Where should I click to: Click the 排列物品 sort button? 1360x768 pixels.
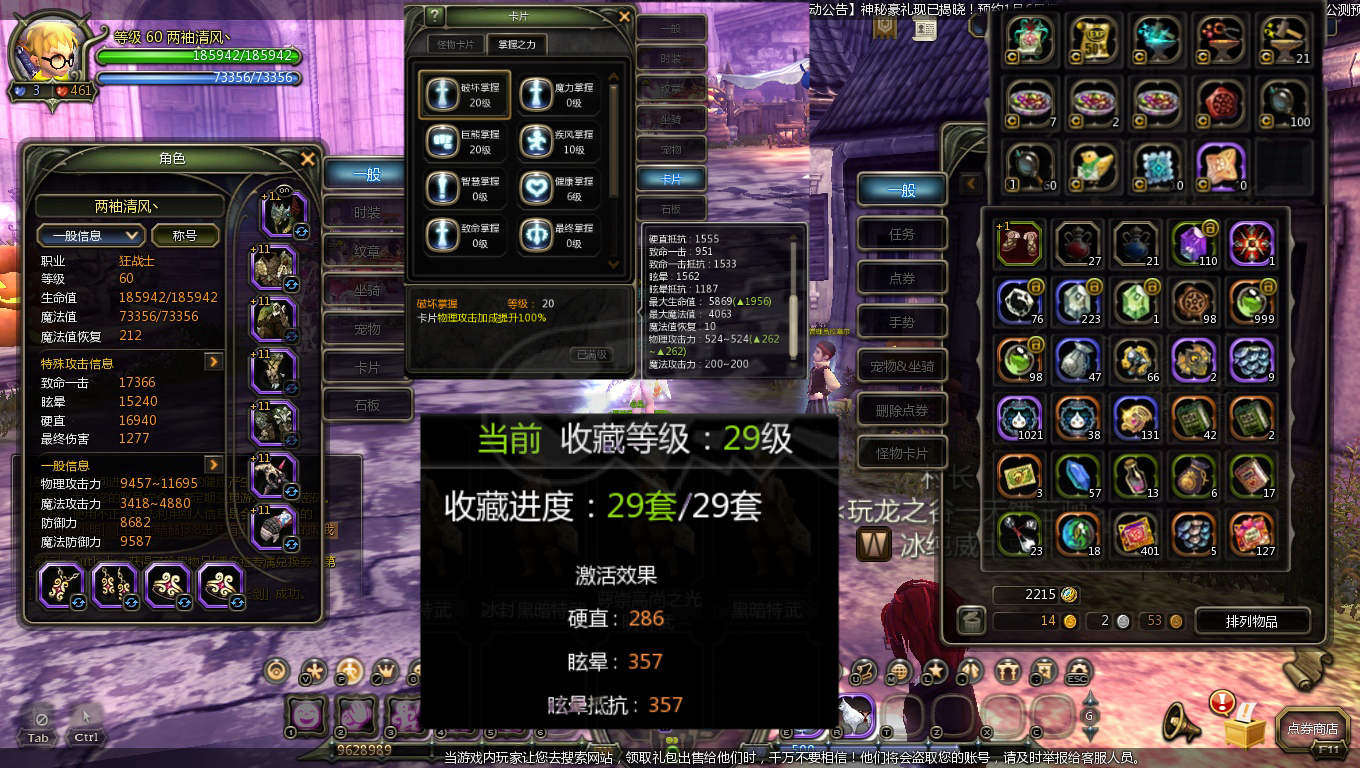[x=1252, y=620]
